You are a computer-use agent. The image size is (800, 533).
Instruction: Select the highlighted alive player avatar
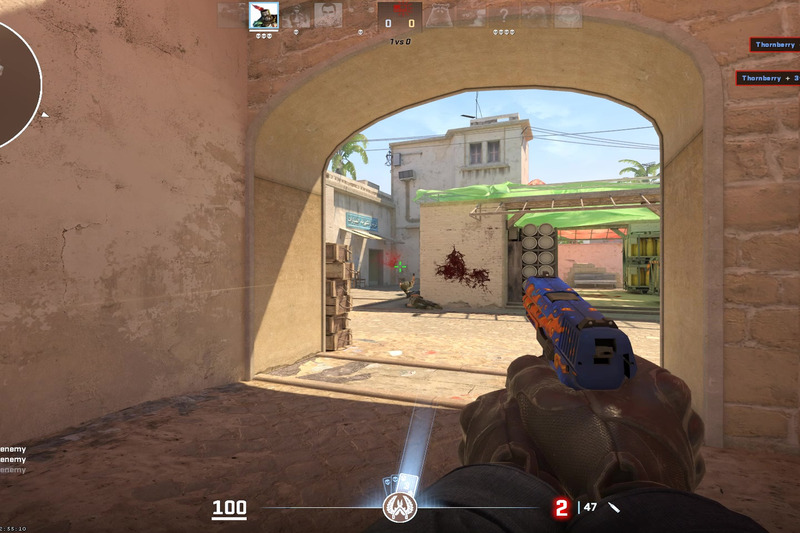coord(264,16)
